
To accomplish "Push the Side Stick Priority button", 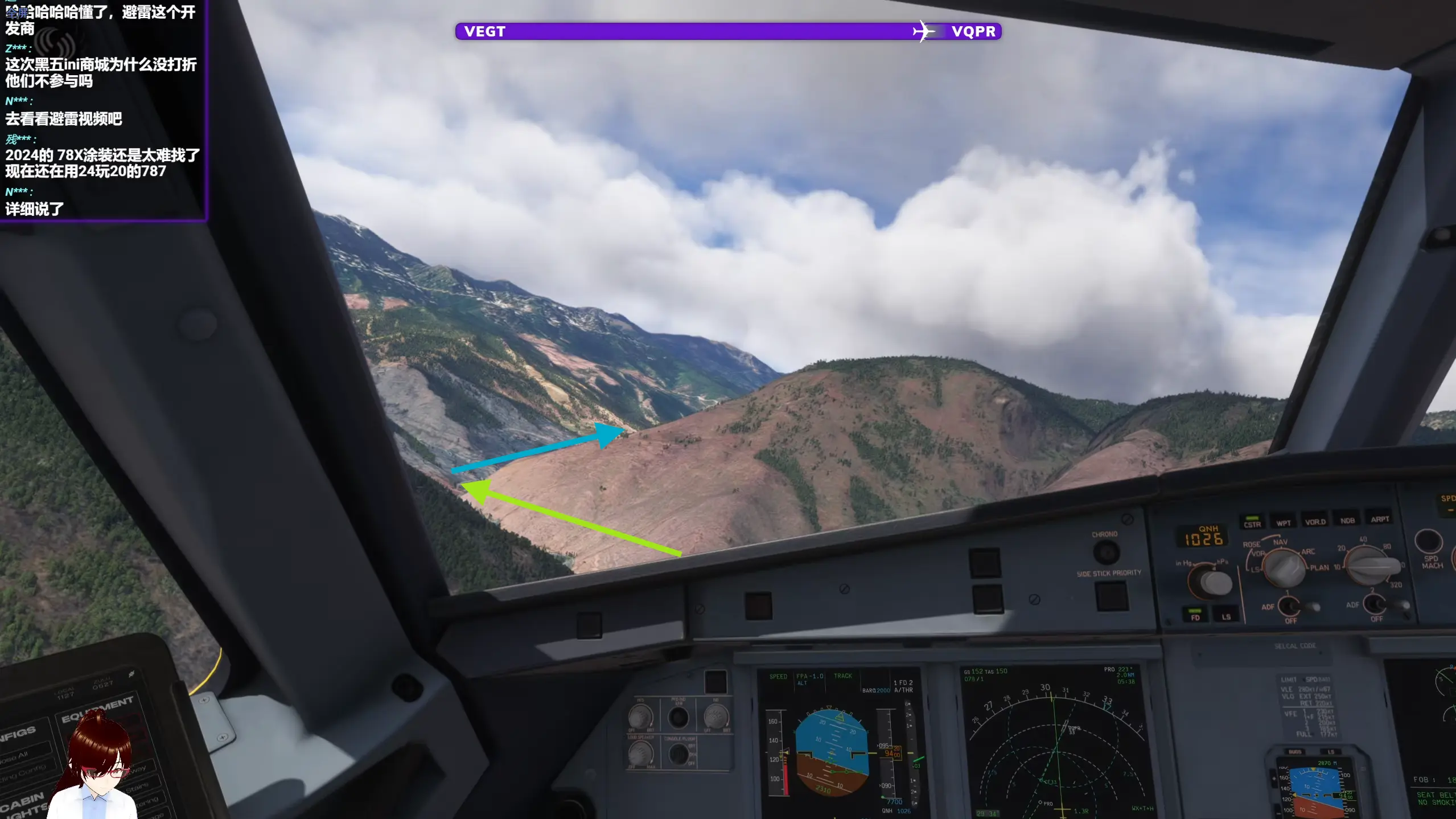I will (1111, 596).
